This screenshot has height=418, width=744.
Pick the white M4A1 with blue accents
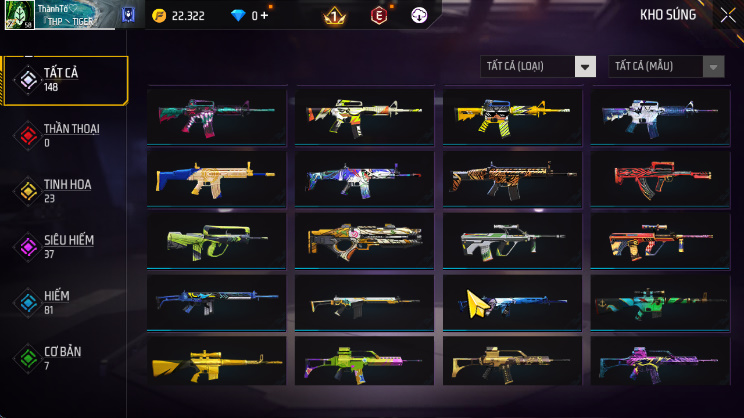(x=660, y=115)
